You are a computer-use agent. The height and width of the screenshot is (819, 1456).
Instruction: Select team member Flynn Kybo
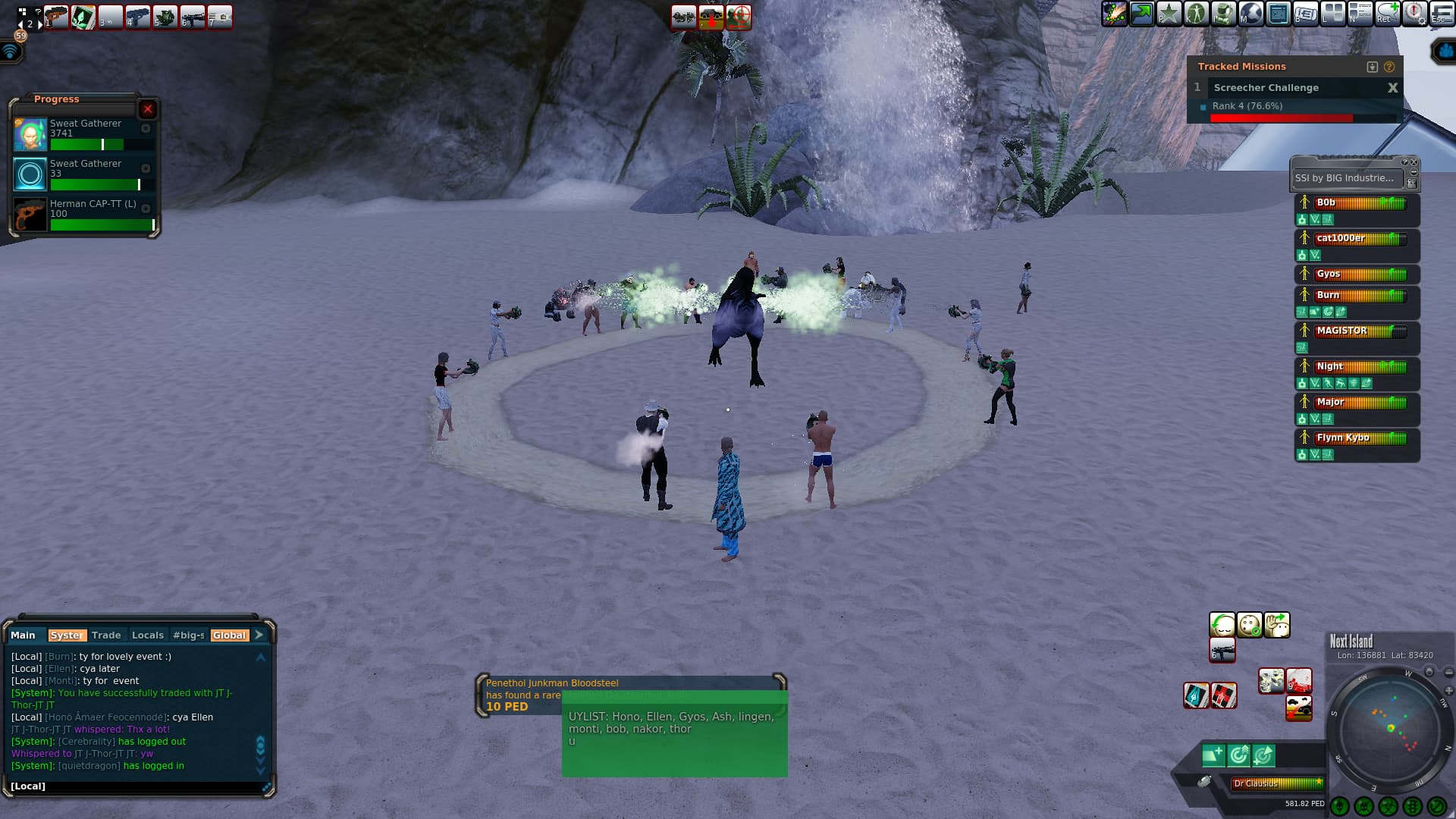pos(1357,438)
